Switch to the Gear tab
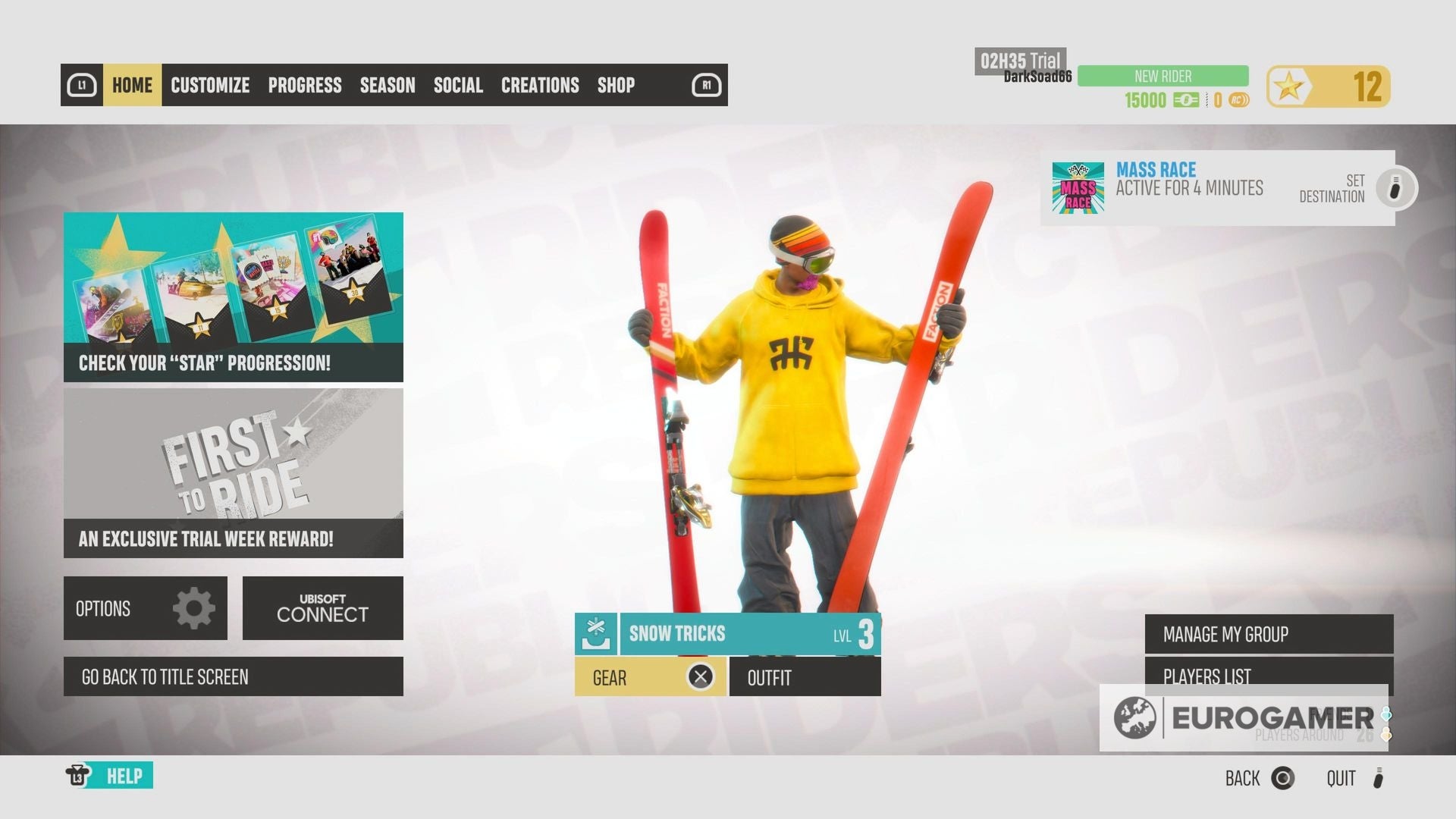This screenshot has height=819, width=1456. (x=650, y=677)
